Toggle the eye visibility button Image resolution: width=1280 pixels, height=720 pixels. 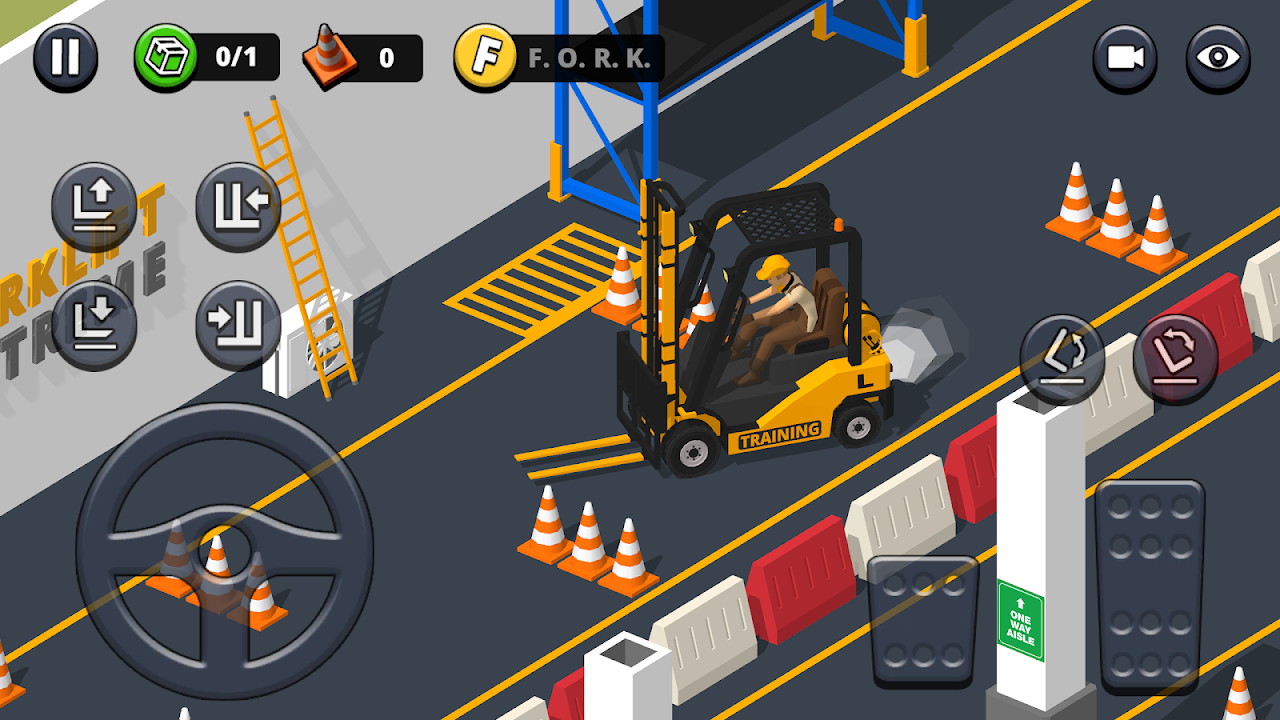point(1218,58)
